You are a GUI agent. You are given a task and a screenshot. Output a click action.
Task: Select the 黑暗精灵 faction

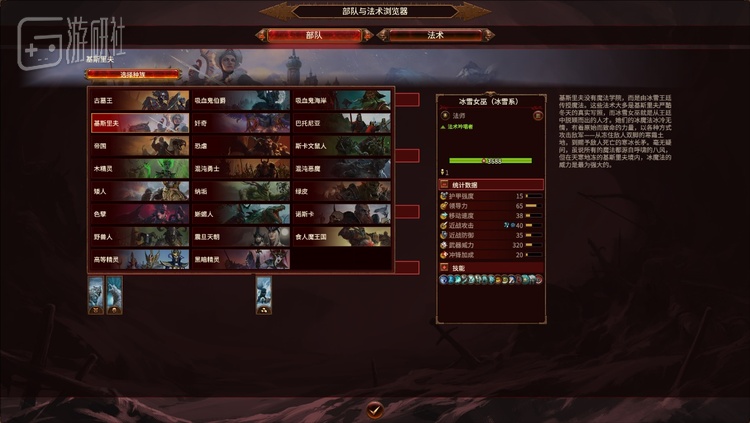point(241,260)
